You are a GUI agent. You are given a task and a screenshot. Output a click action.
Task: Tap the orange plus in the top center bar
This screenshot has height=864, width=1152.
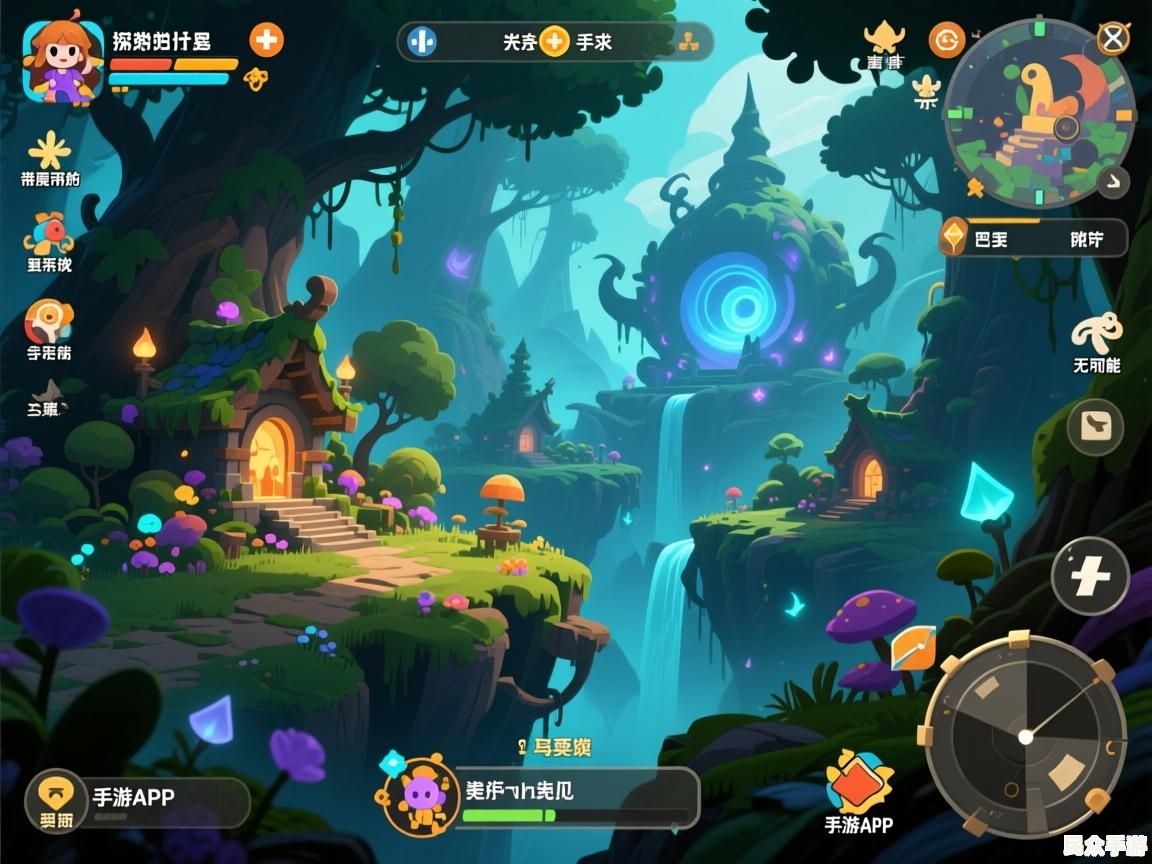(554, 42)
